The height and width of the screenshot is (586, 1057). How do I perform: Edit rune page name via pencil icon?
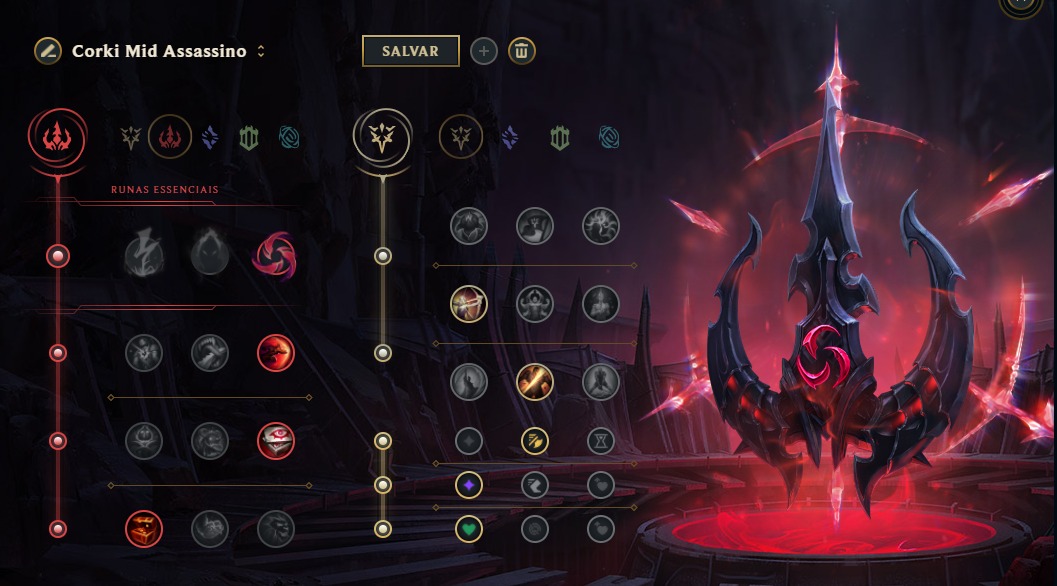pos(47,51)
